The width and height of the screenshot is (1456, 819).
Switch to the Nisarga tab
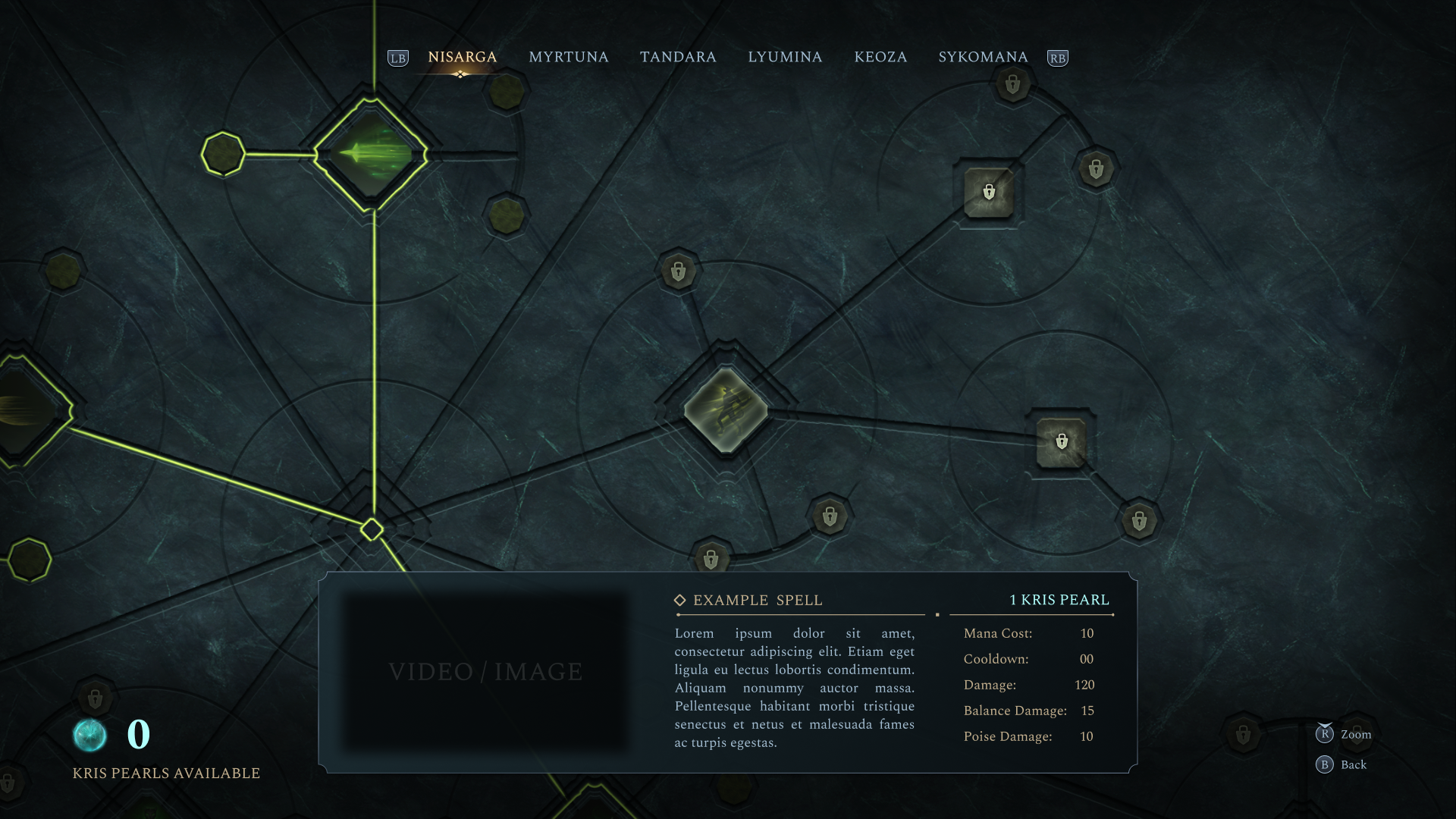click(x=462, y=58)
